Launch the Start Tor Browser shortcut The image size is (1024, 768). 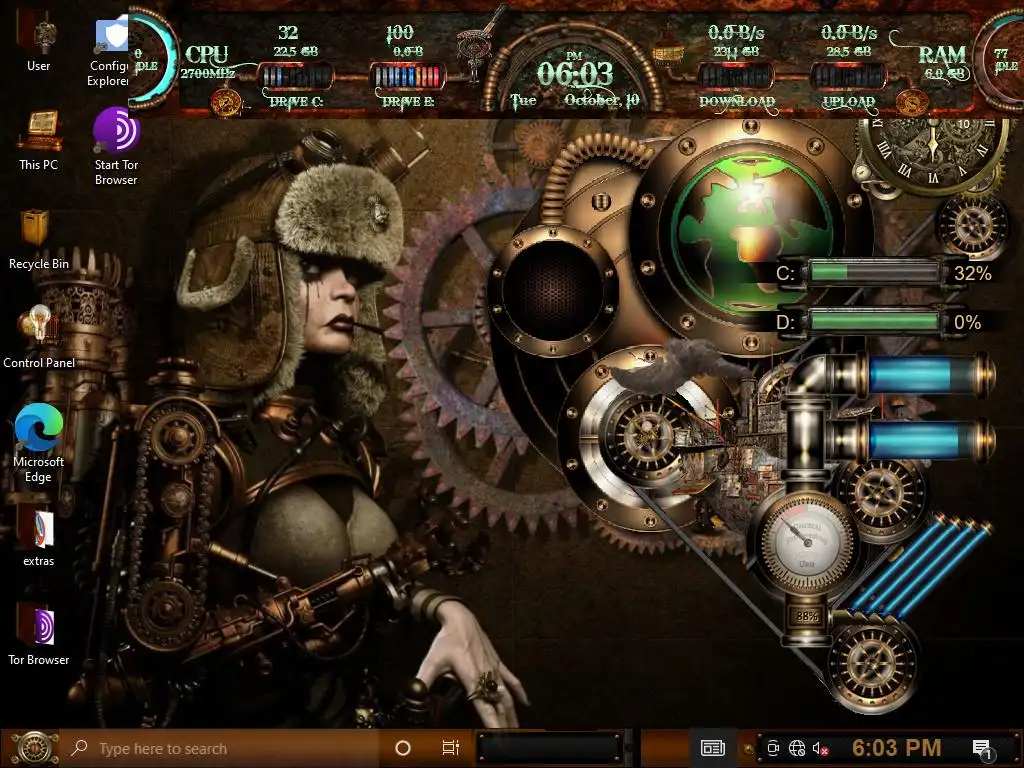pos(116,131)
